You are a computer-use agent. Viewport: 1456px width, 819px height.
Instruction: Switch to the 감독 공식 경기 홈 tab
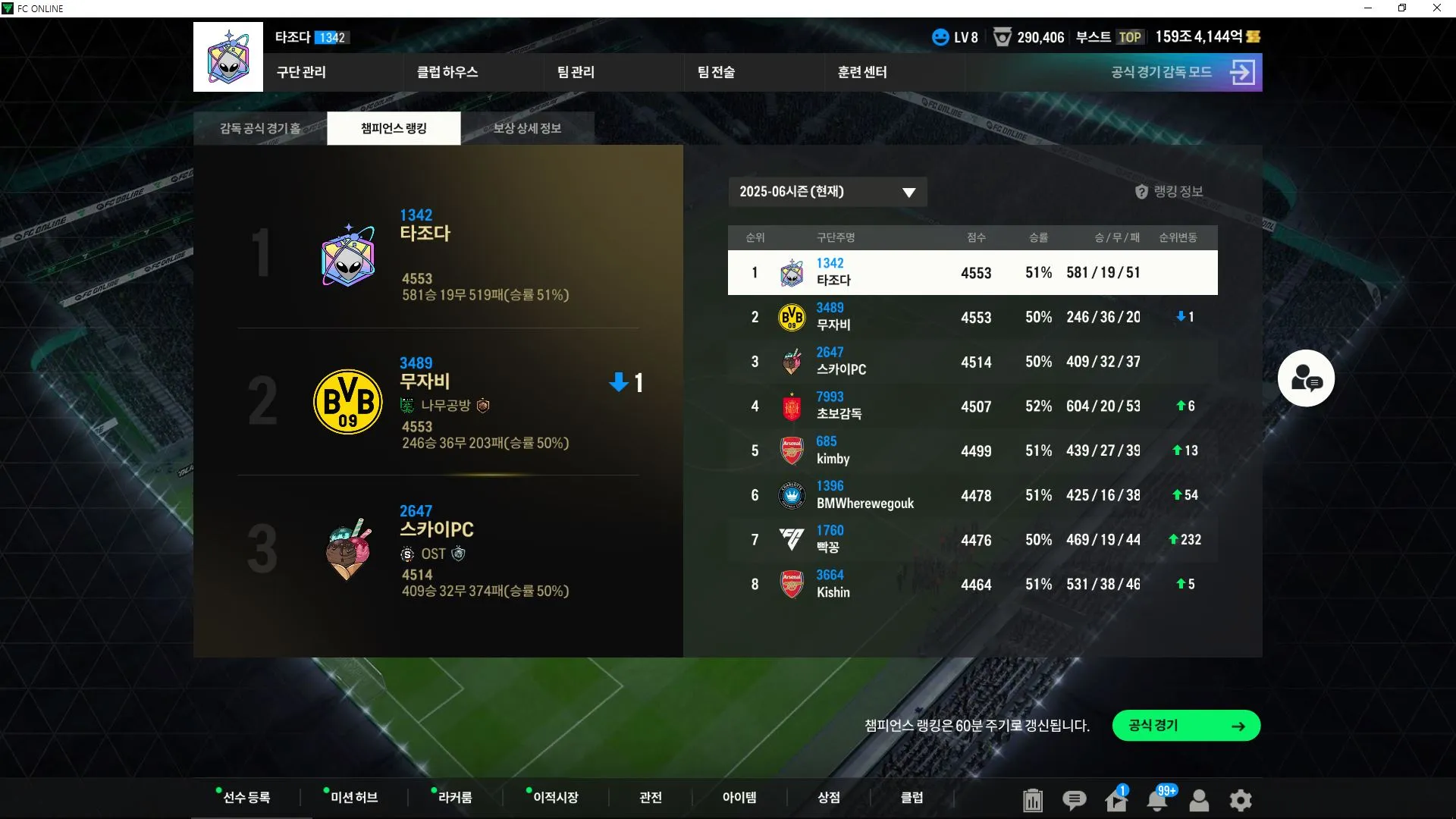(260, 128)
